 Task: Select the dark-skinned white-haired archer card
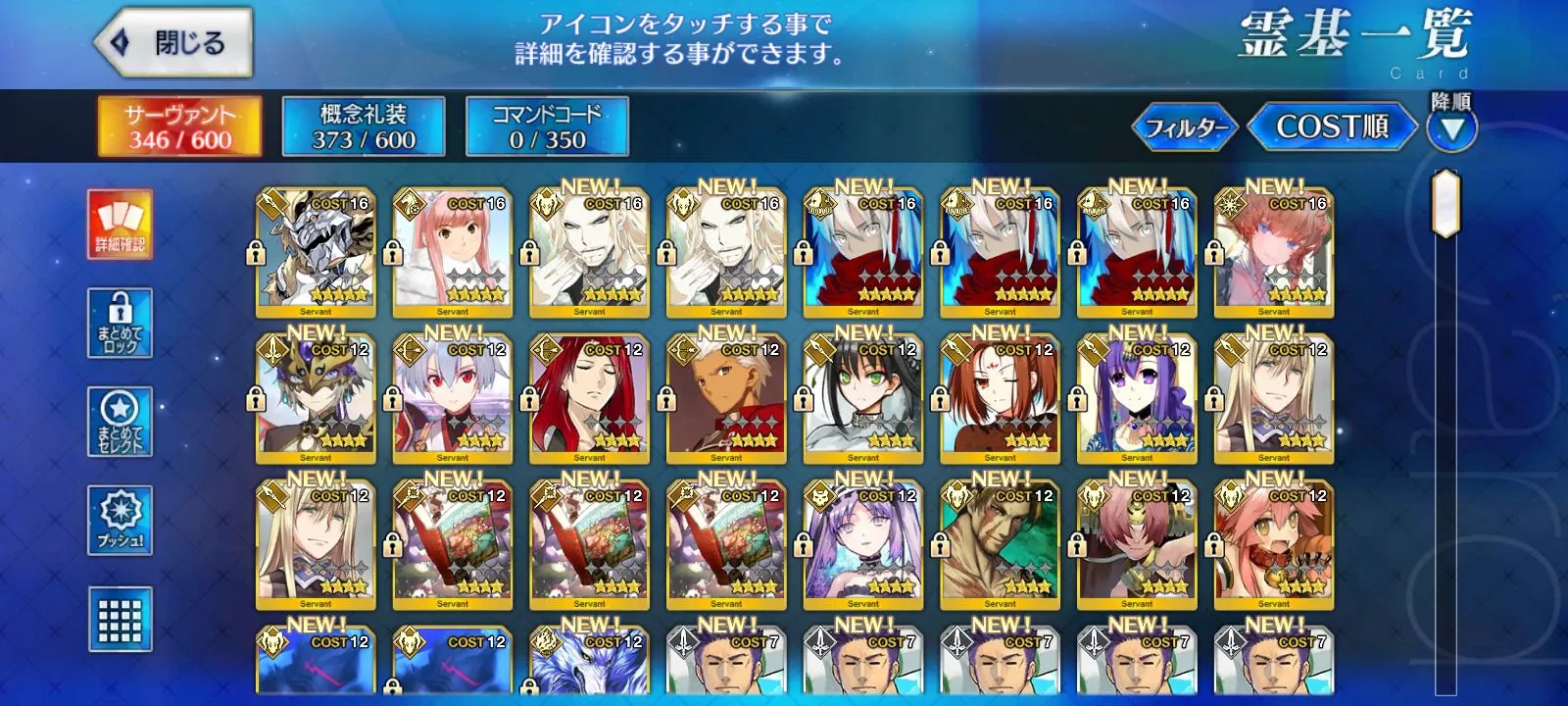[726, 399]
